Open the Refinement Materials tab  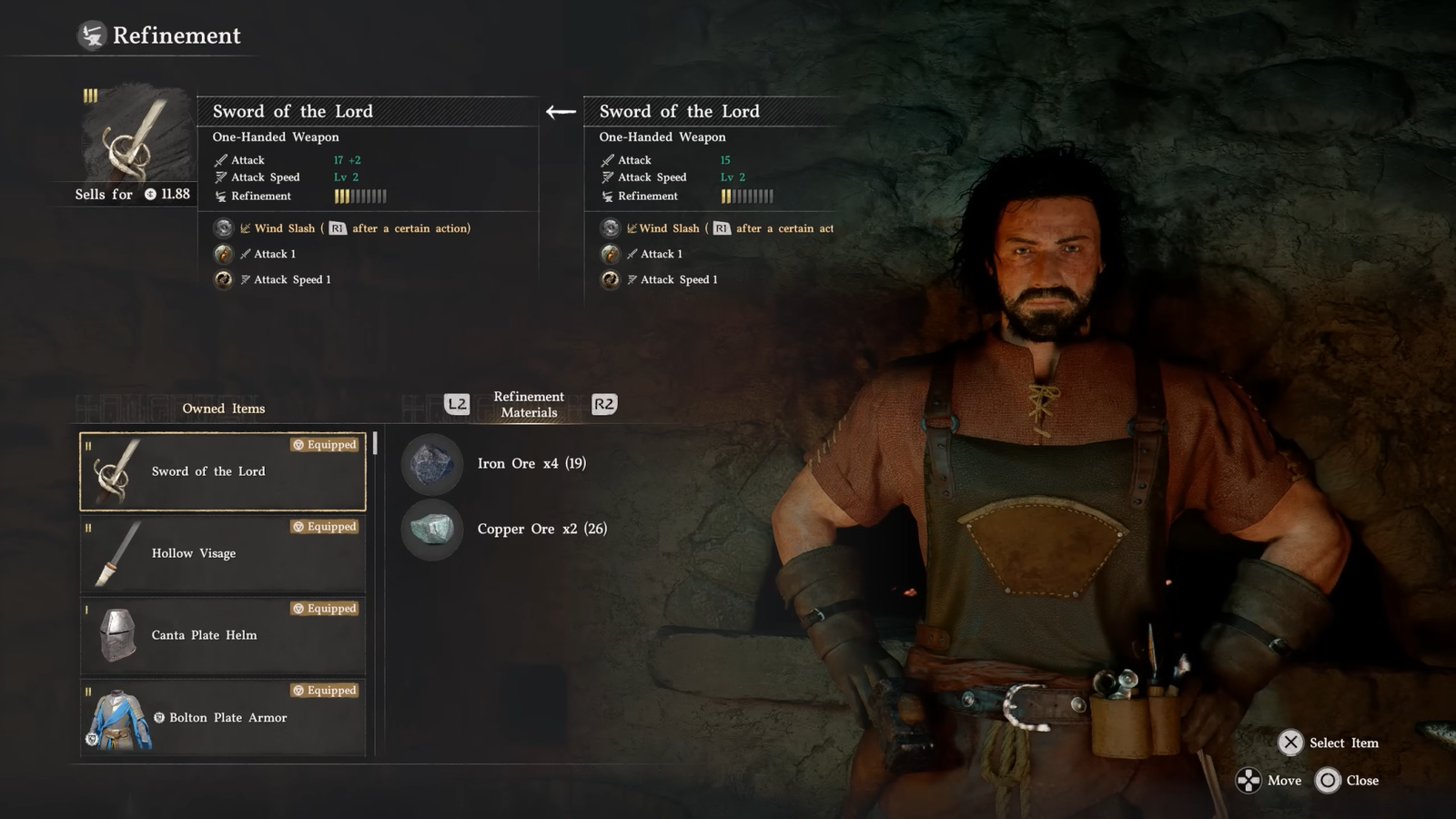(x=529, y=405)
